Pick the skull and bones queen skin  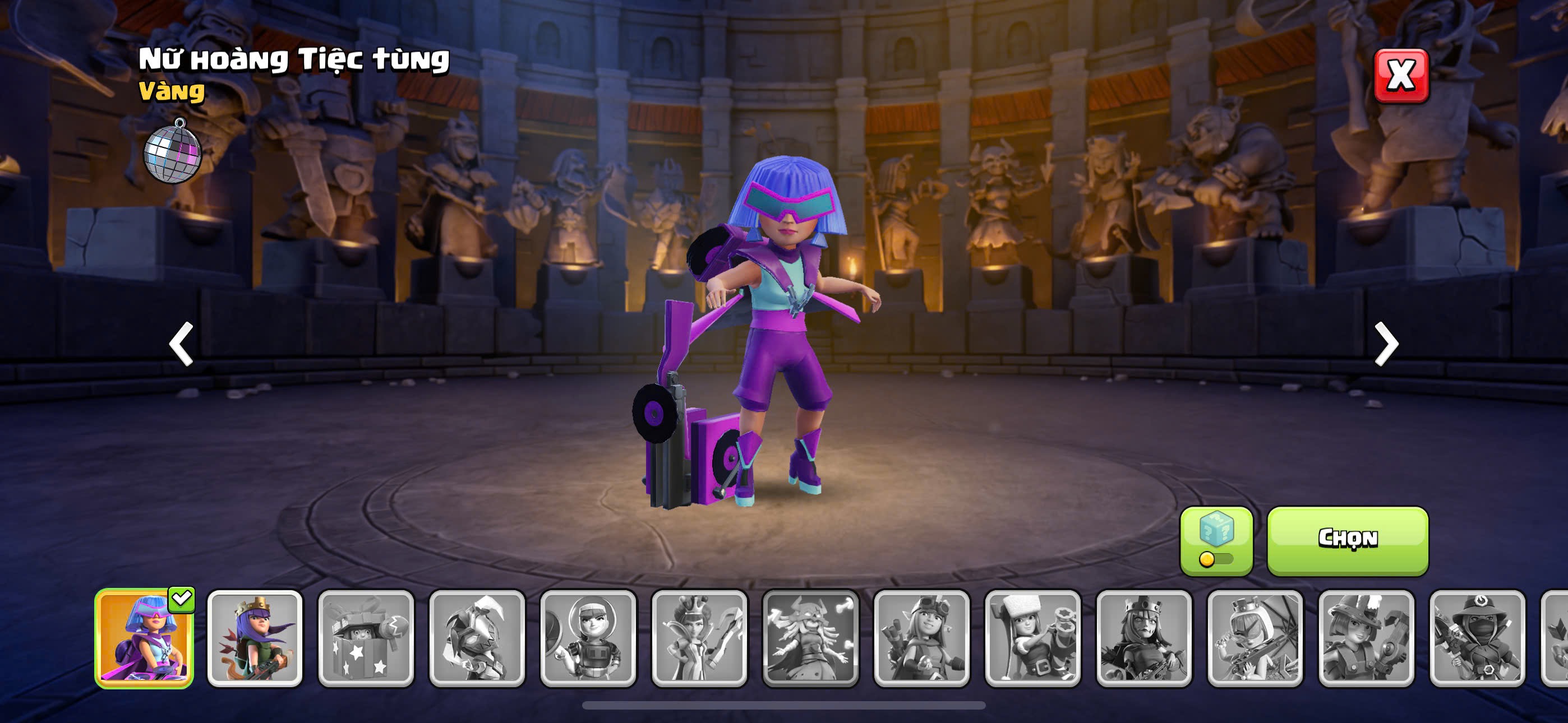[810, 638]
